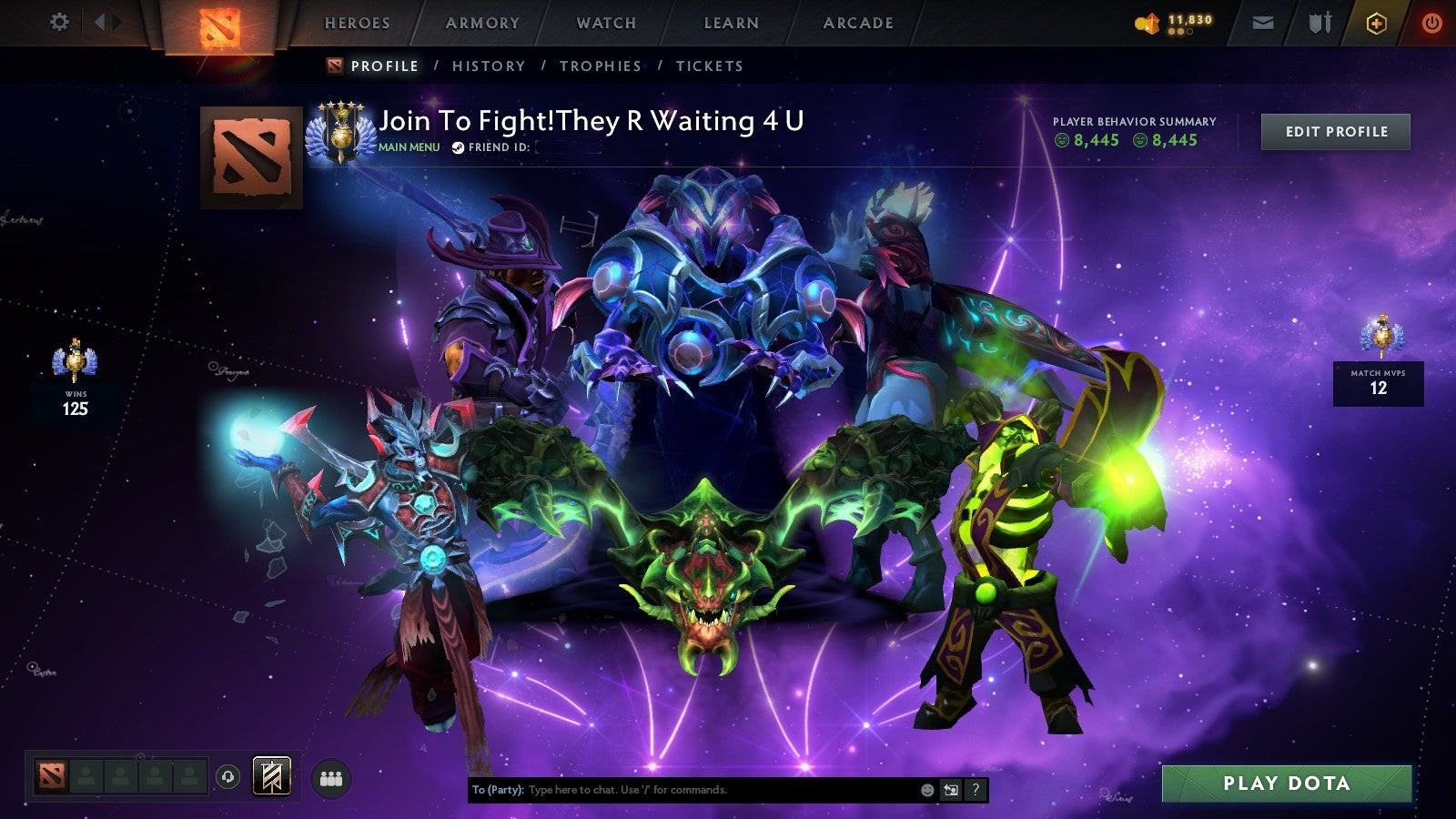Open the Heroes menu

358,23
